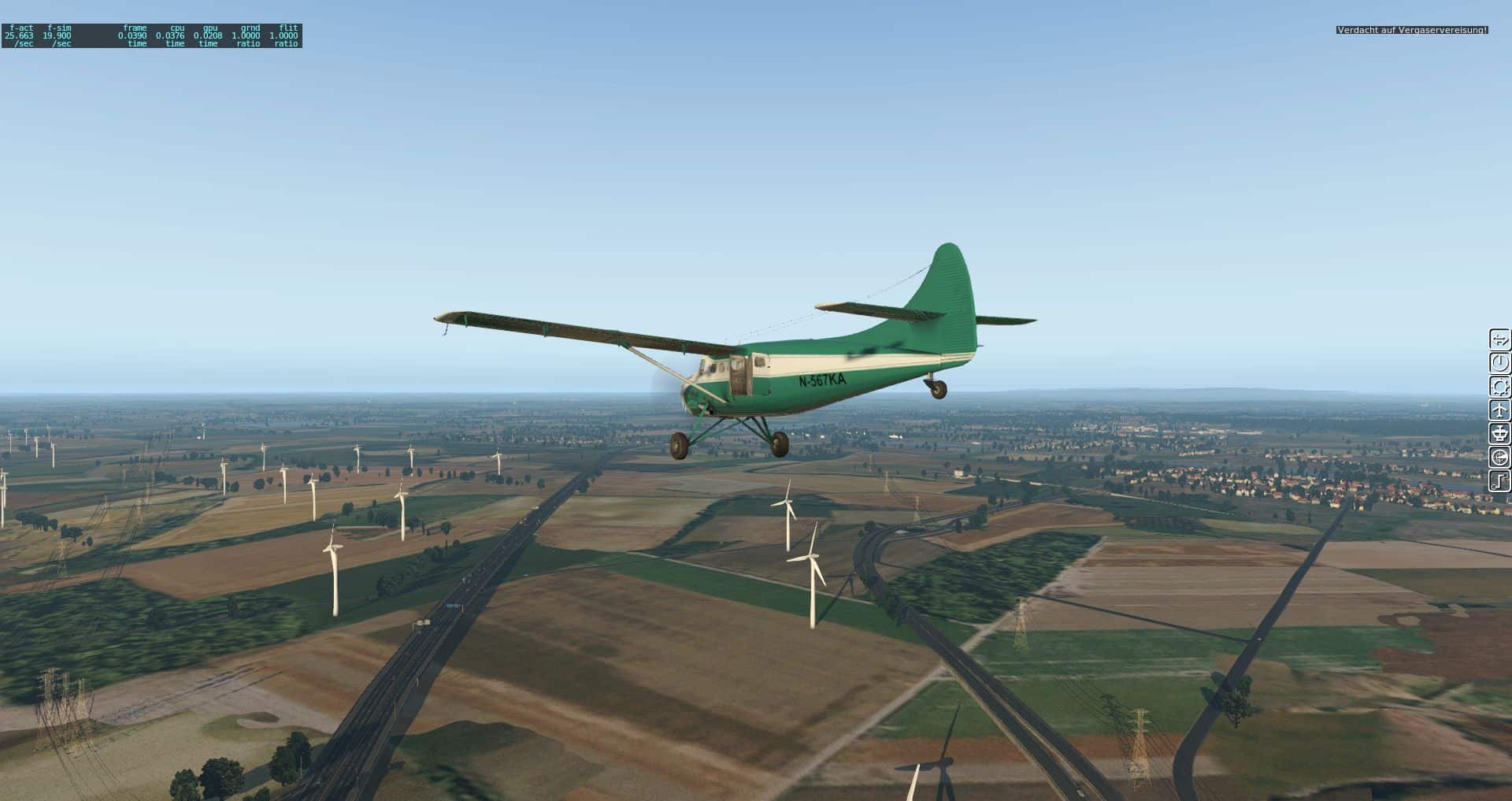Choose the airplane icon in the sidebar
Image resolution: width=1512 pixels, height=801 pixels.
[x=1499, y=410]
